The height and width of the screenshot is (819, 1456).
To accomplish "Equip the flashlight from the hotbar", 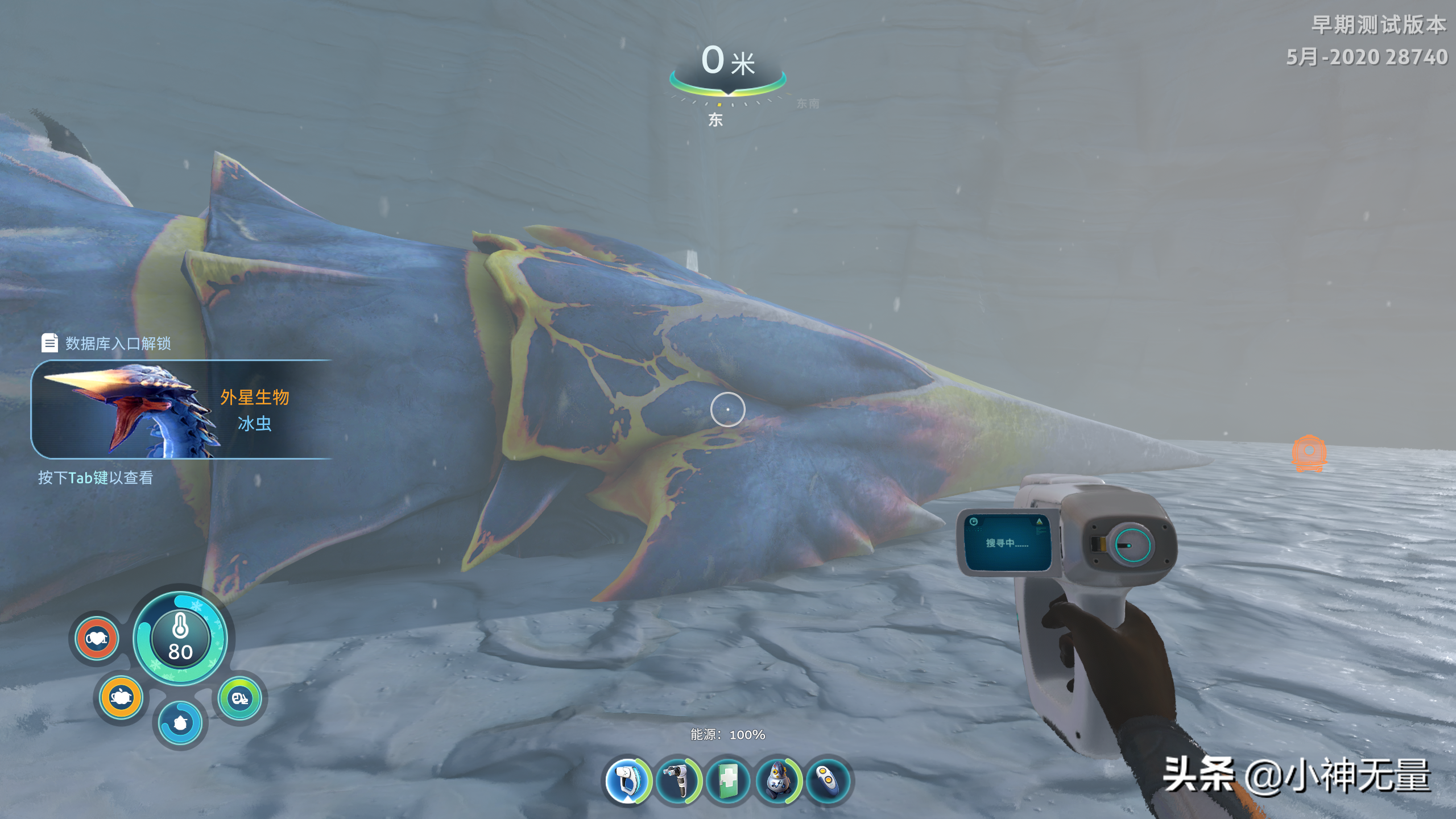I will [677, 780].
